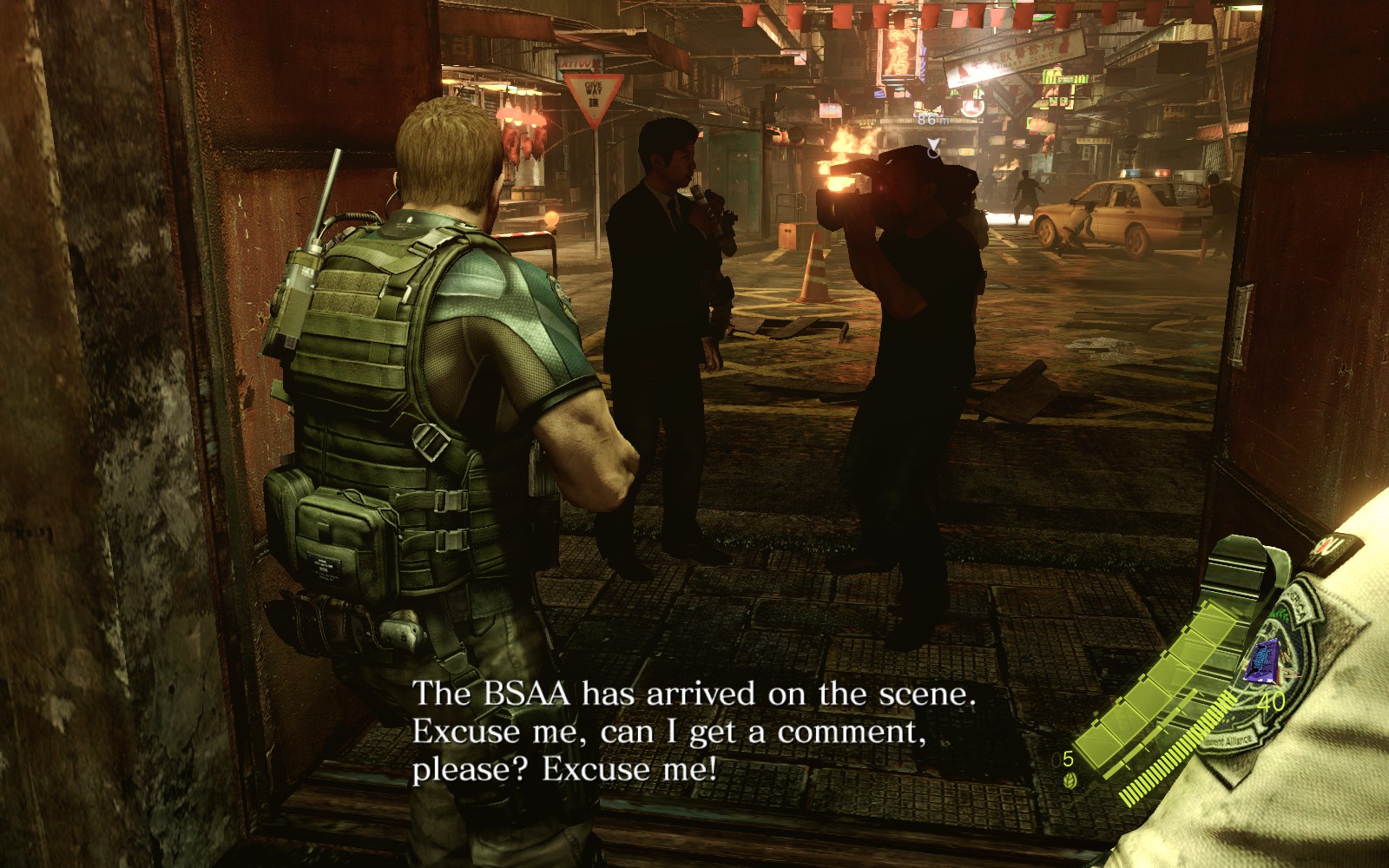Select the waypoint marker arrow showing 86 m
1389x868 pixels.
(933, 143)
